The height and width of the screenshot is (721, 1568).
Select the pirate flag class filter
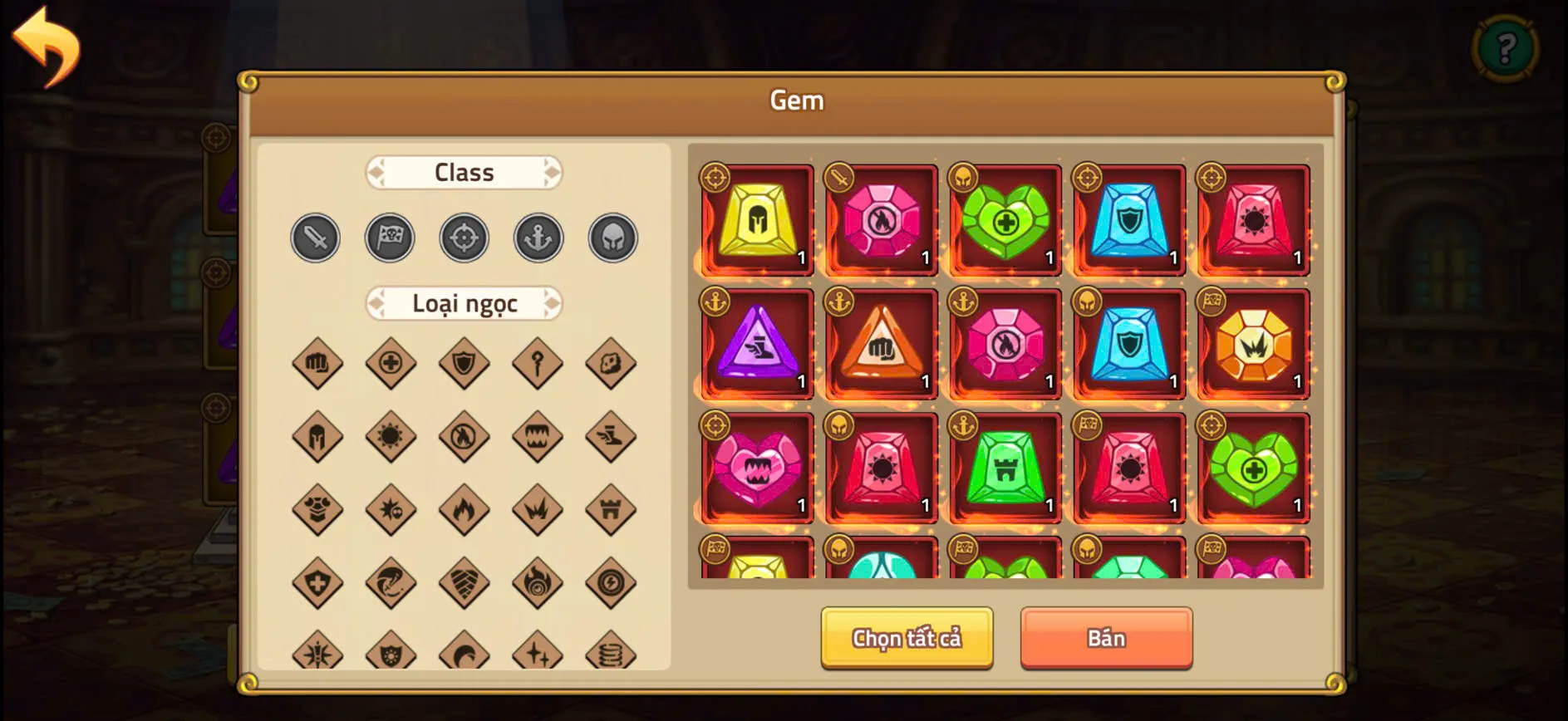pos(390,238)
